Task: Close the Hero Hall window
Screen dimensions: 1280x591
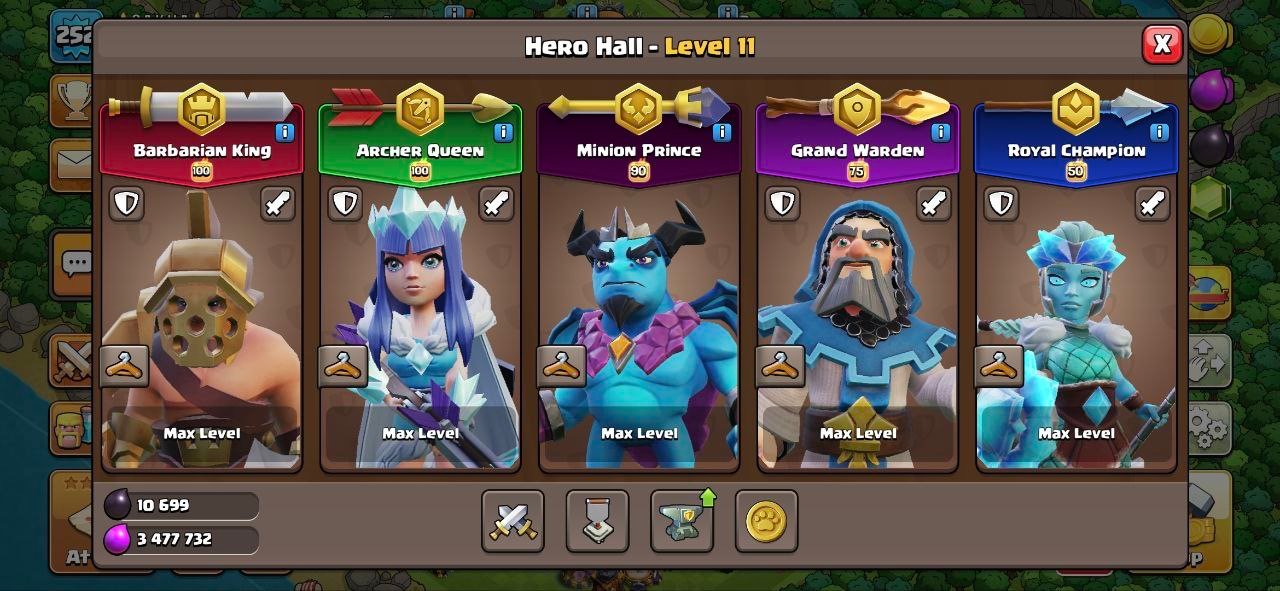Action: (x=1161, y=44)
